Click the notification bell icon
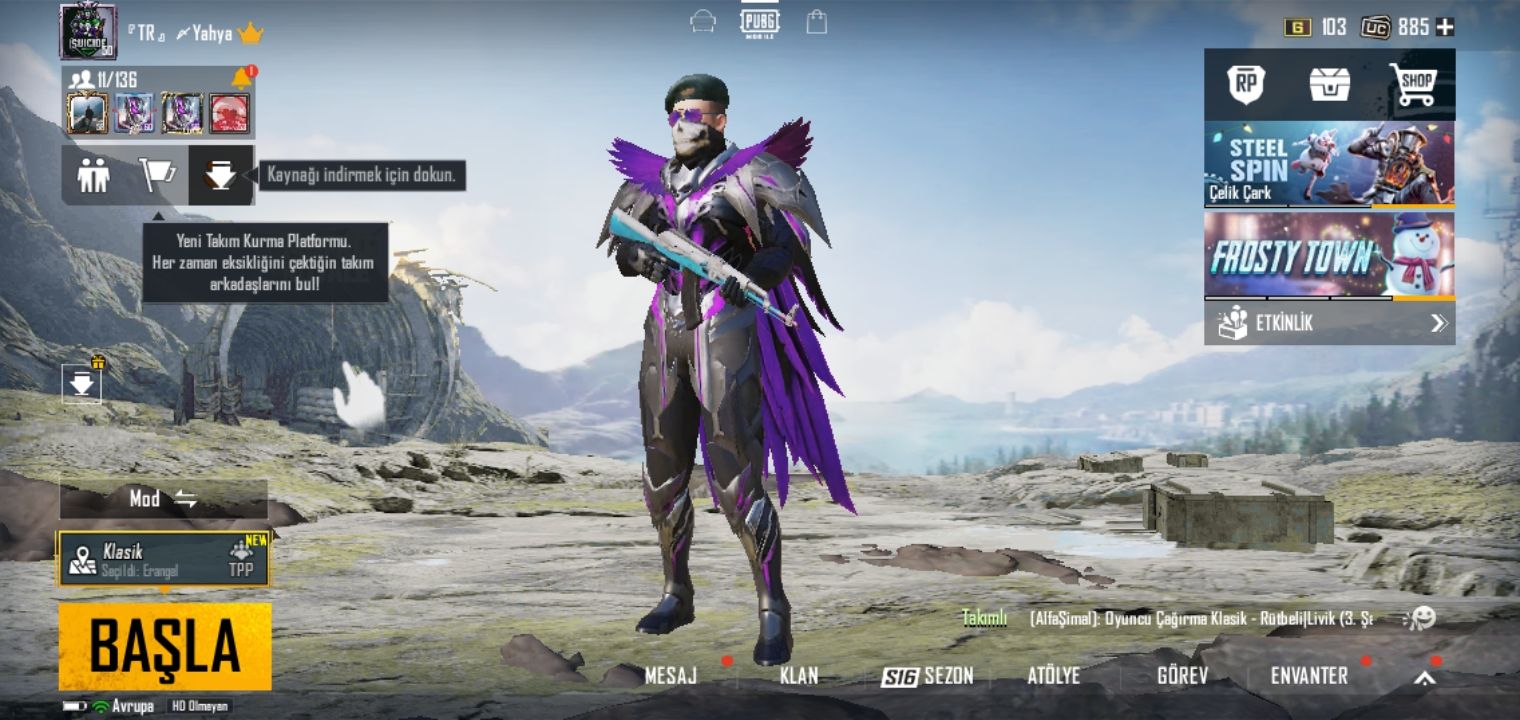This screenshot has width=1520, height=720. click(x=241, y=78)
